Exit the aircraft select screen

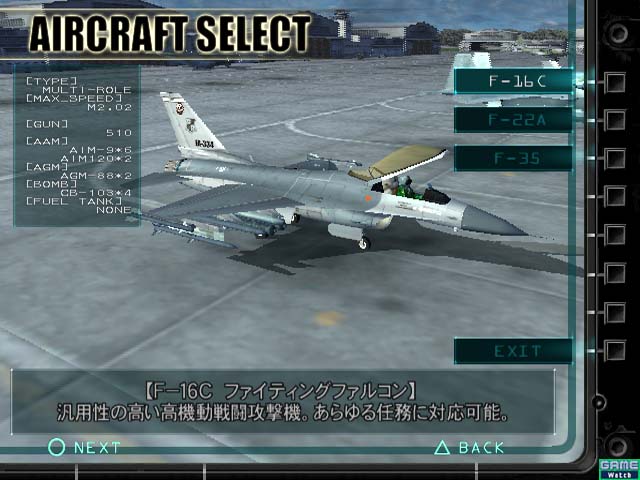click(513, 351)
